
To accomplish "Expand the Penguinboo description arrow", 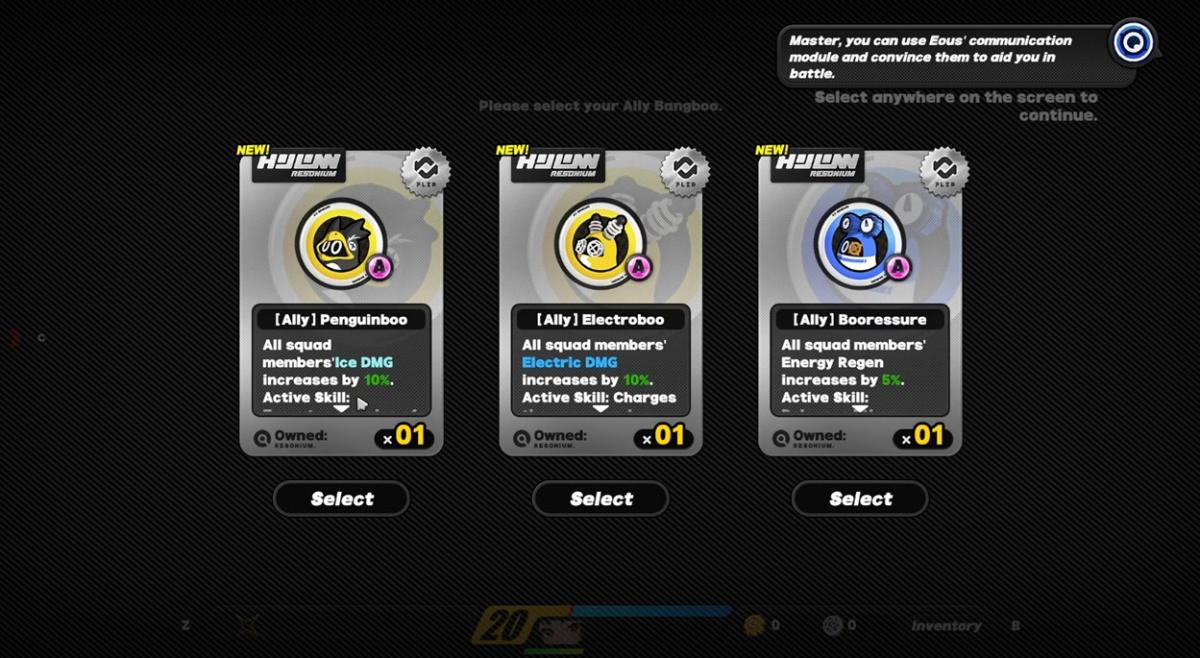I will click(341, 409).
